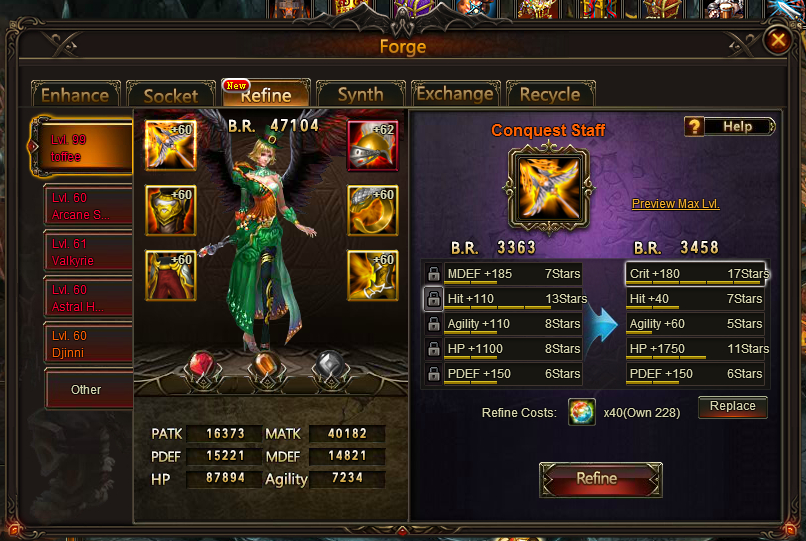Open the Help panel
The width and height of the screenshot is (806, 541).
[730, 127]
